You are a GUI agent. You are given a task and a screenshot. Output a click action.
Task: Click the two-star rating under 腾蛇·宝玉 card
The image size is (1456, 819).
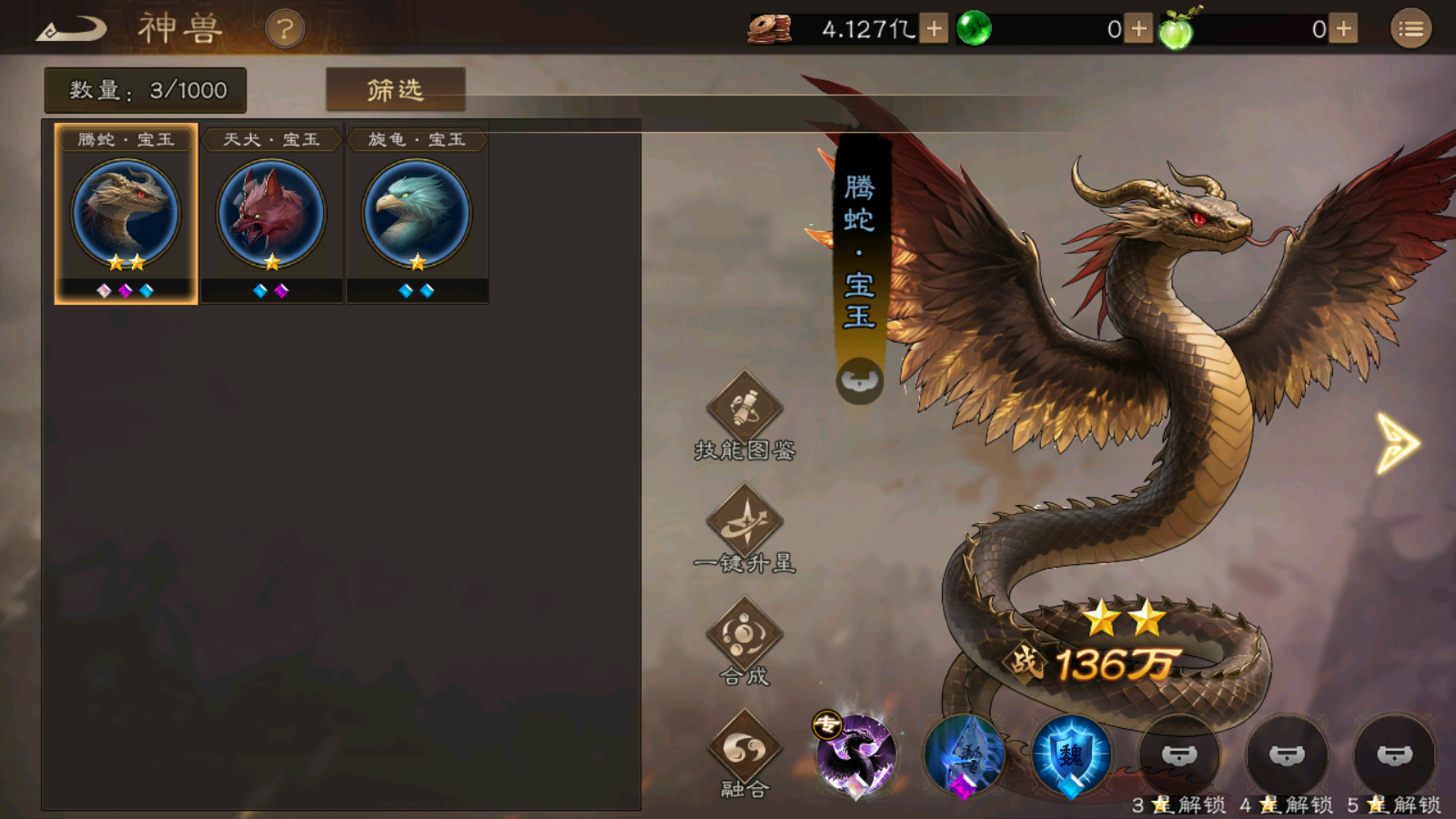tap(126, 262)
